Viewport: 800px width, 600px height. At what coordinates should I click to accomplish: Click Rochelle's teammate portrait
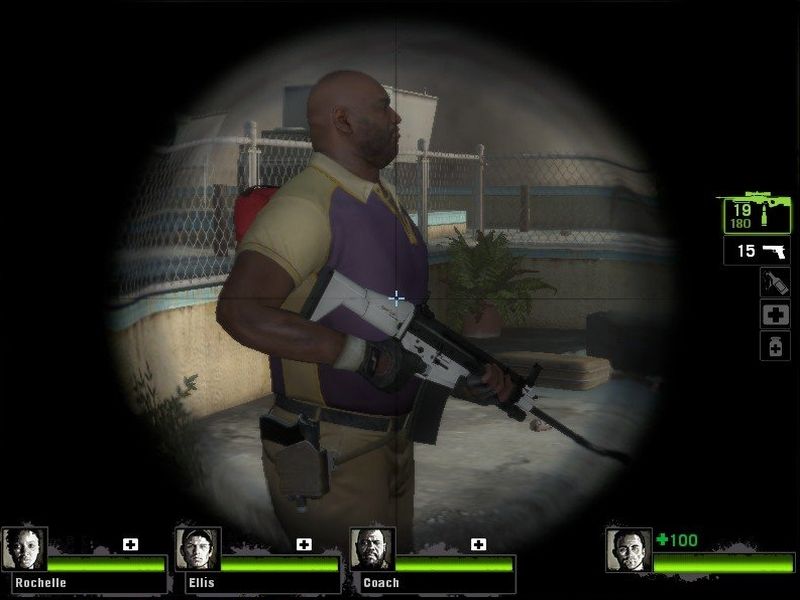24,549
